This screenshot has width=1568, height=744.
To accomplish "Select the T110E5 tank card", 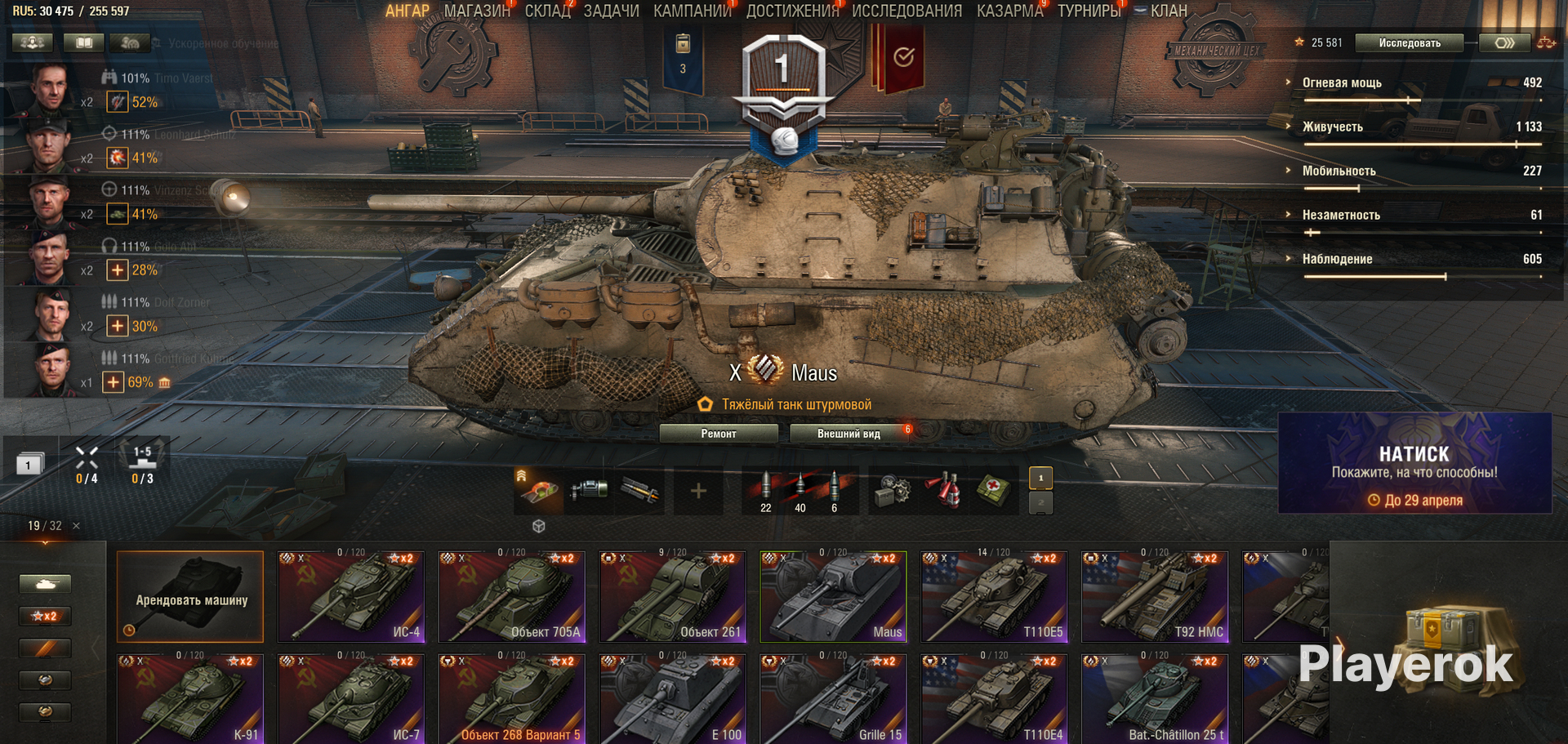I will pyautogui.click(x=993, y=596).
